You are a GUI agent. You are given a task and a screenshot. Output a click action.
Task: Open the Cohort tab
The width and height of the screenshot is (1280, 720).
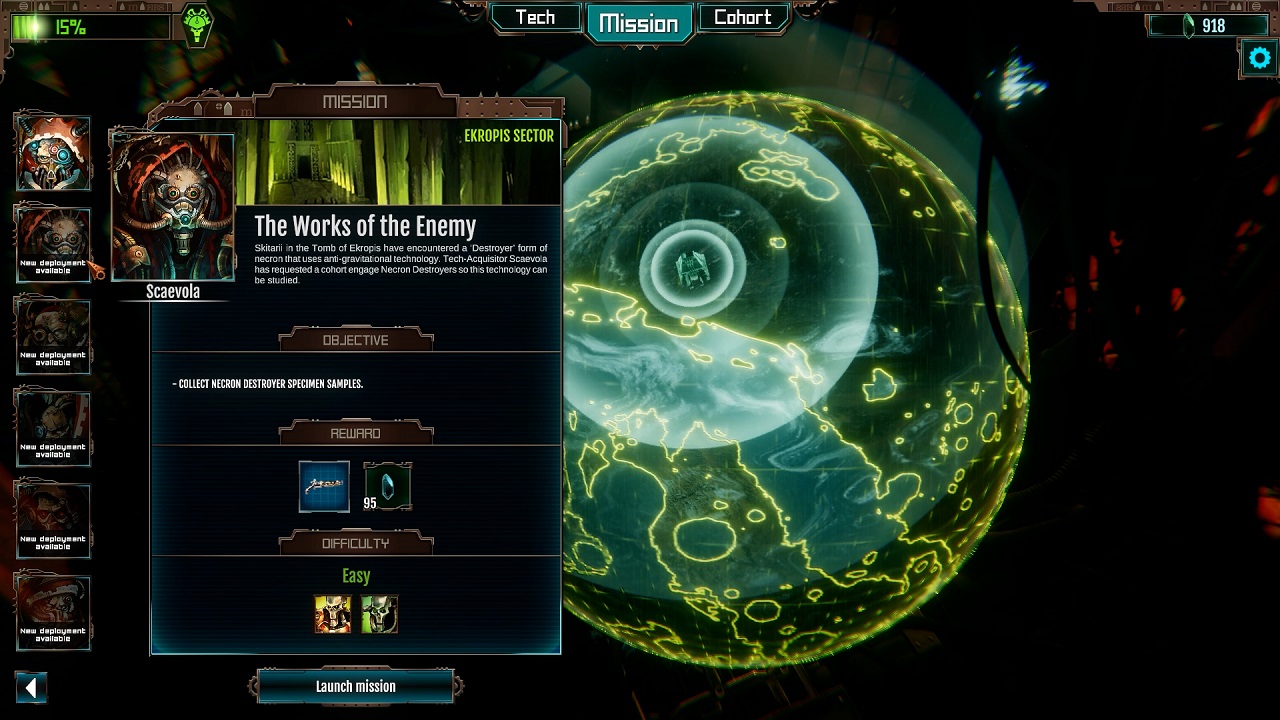(742, 18)
